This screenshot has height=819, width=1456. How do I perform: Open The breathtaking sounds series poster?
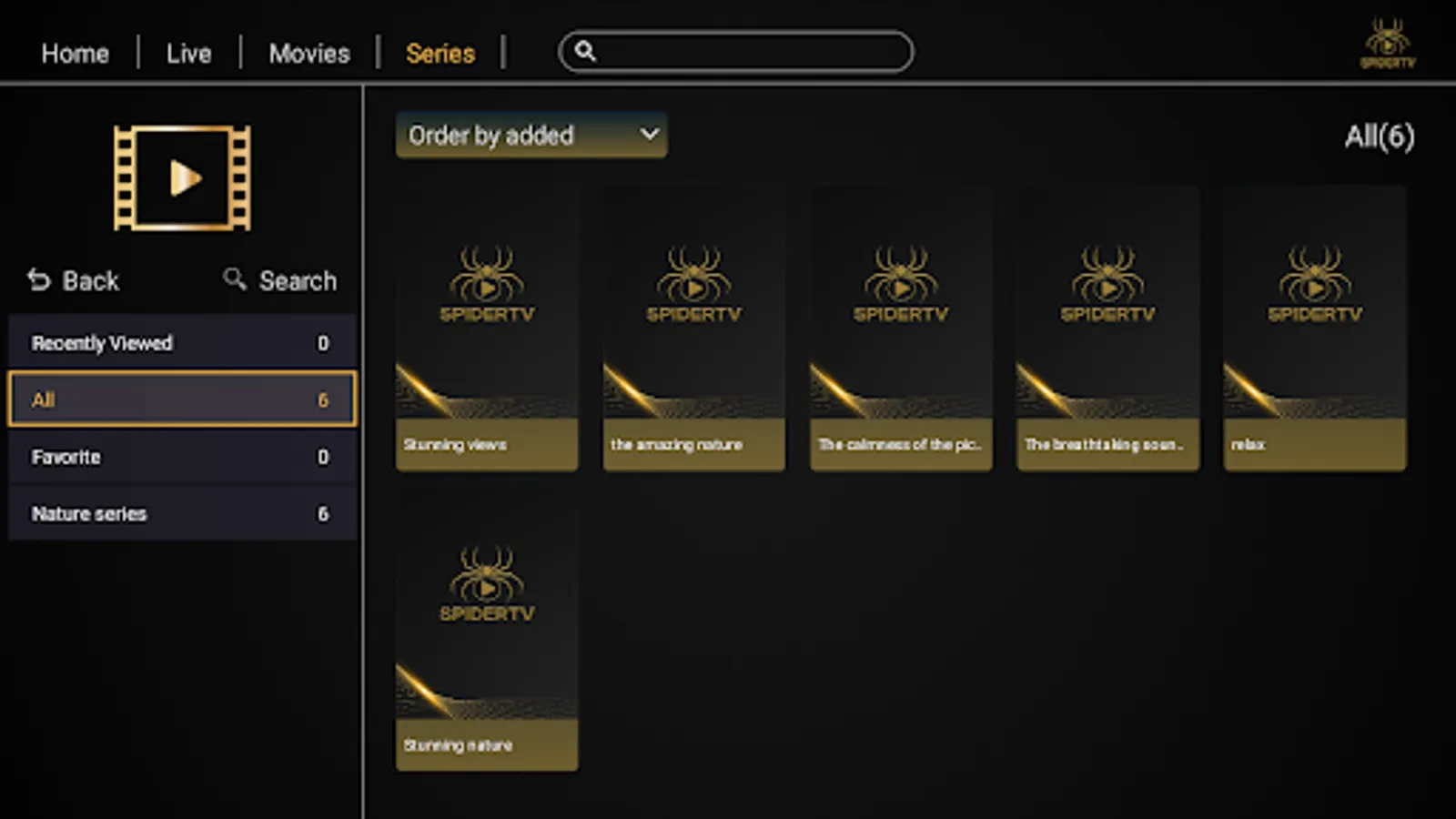click(1107, 328)
